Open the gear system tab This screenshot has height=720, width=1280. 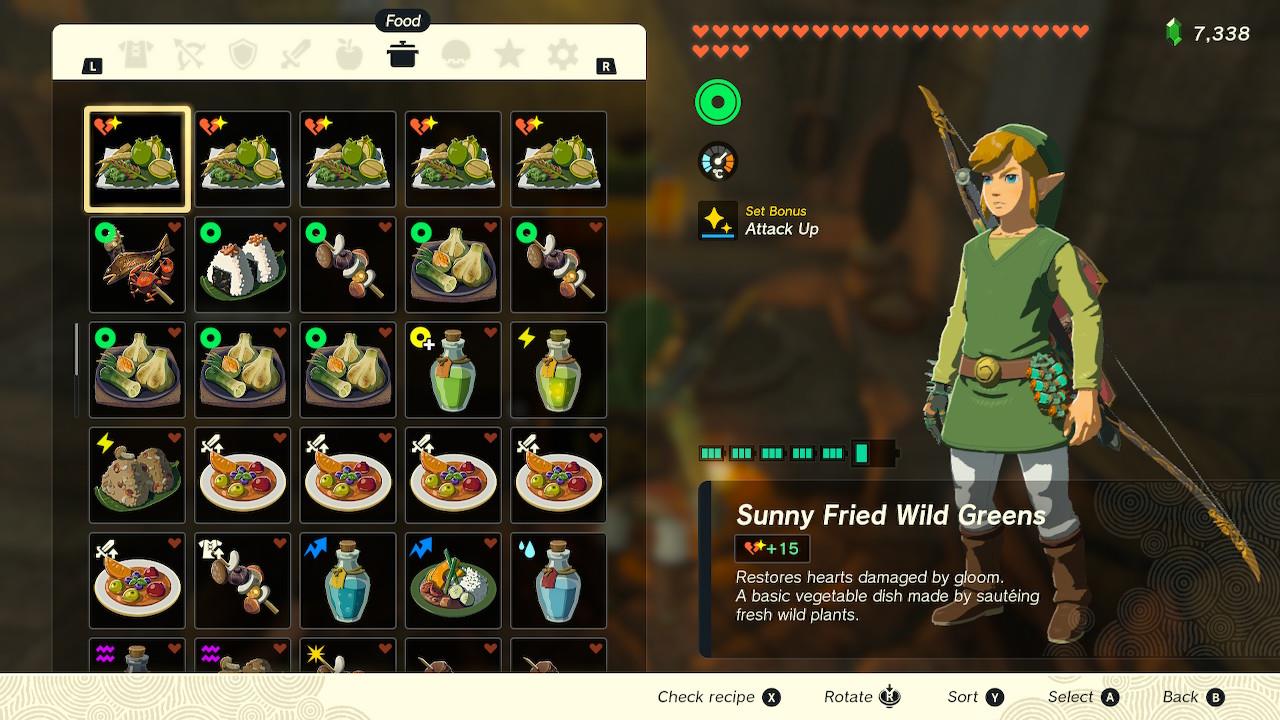click(x=562, y=55)
